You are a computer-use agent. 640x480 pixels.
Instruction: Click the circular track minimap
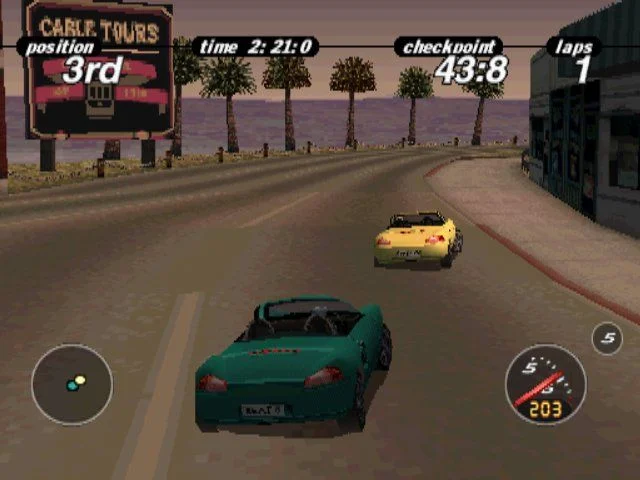click(x=72, y=385)
